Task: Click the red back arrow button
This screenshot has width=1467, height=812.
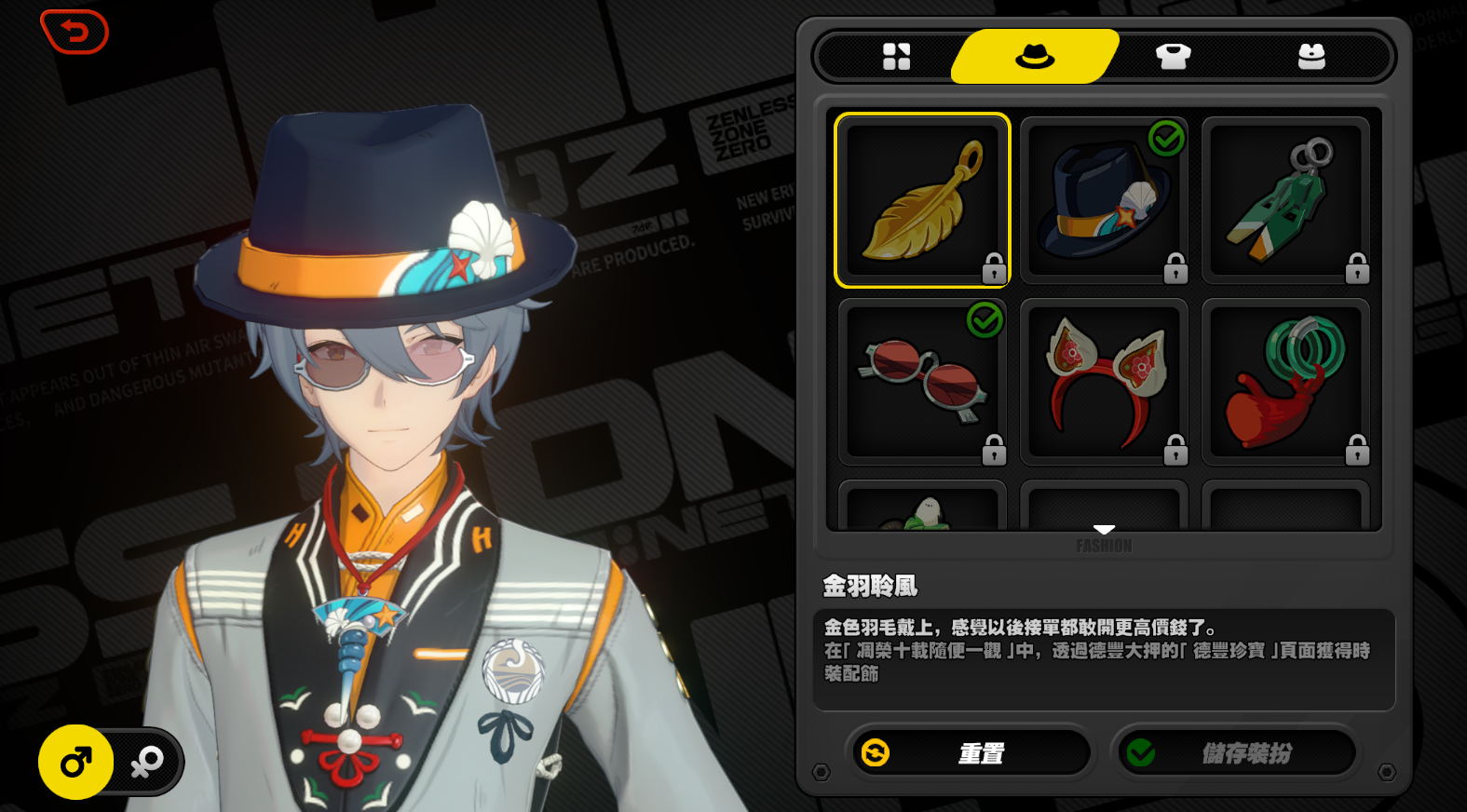Action: 75,32
